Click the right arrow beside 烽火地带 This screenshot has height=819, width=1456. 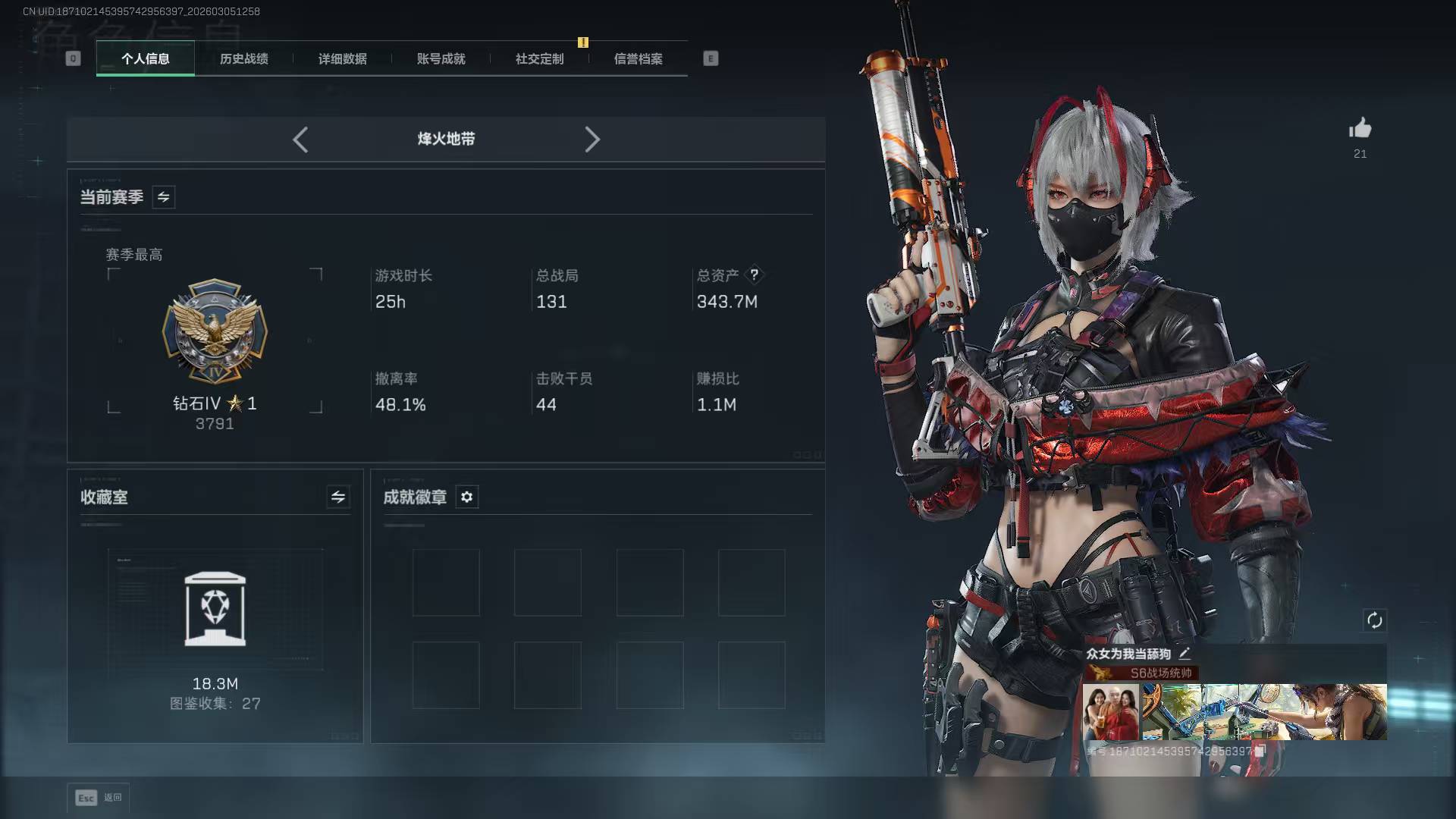tap(592, 140)
